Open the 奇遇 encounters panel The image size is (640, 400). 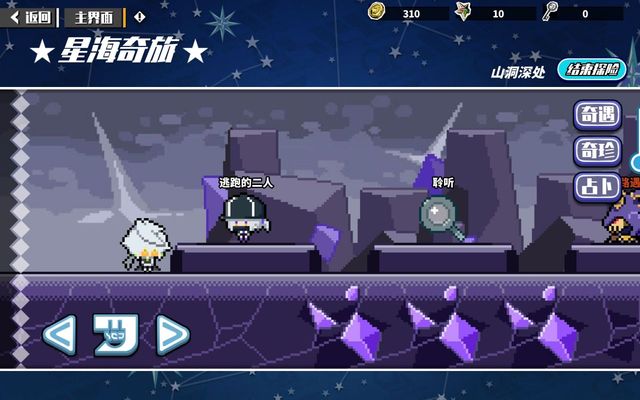point(597,116)
